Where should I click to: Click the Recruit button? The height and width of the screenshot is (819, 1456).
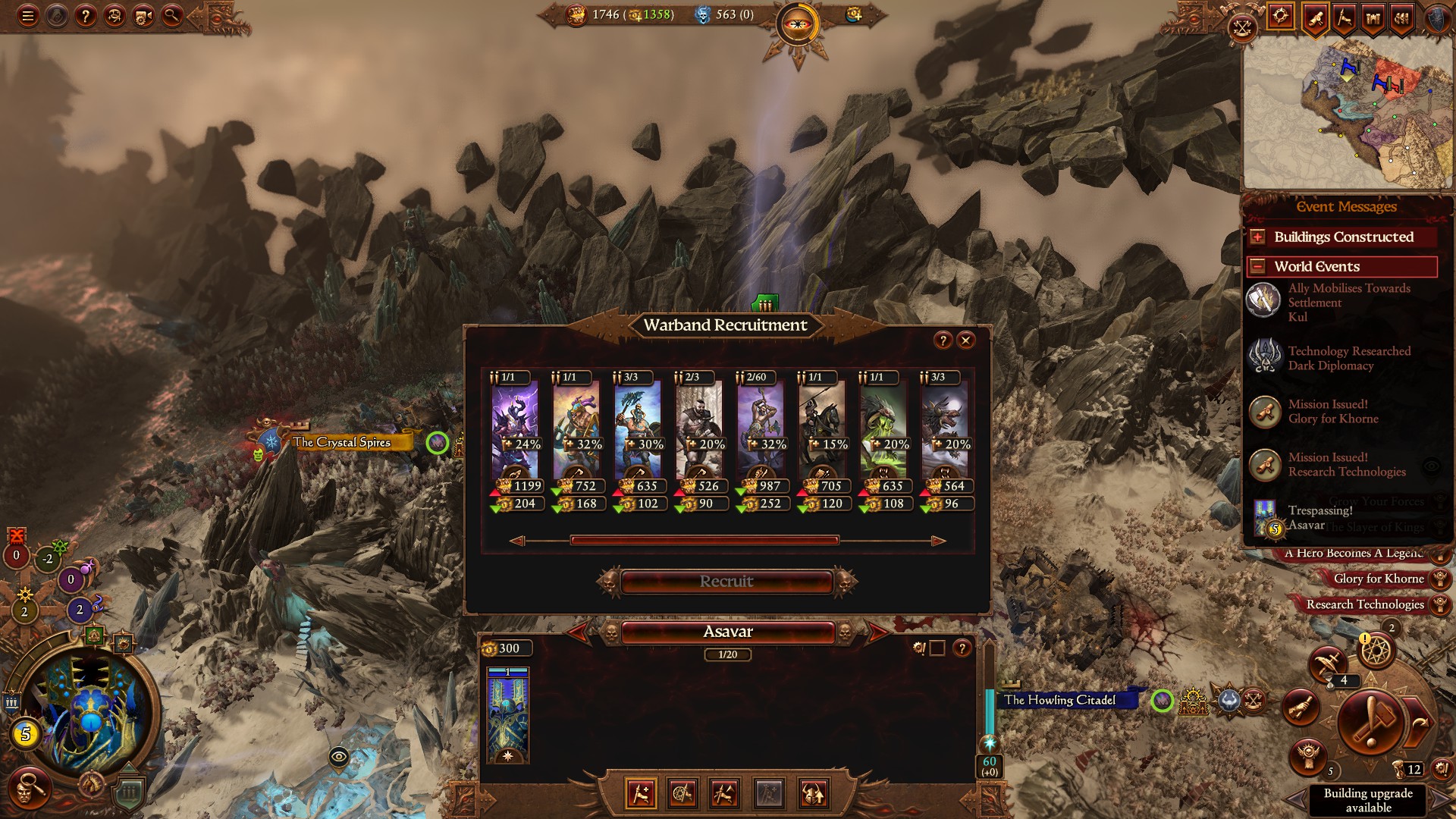click(x=726, y=582)
